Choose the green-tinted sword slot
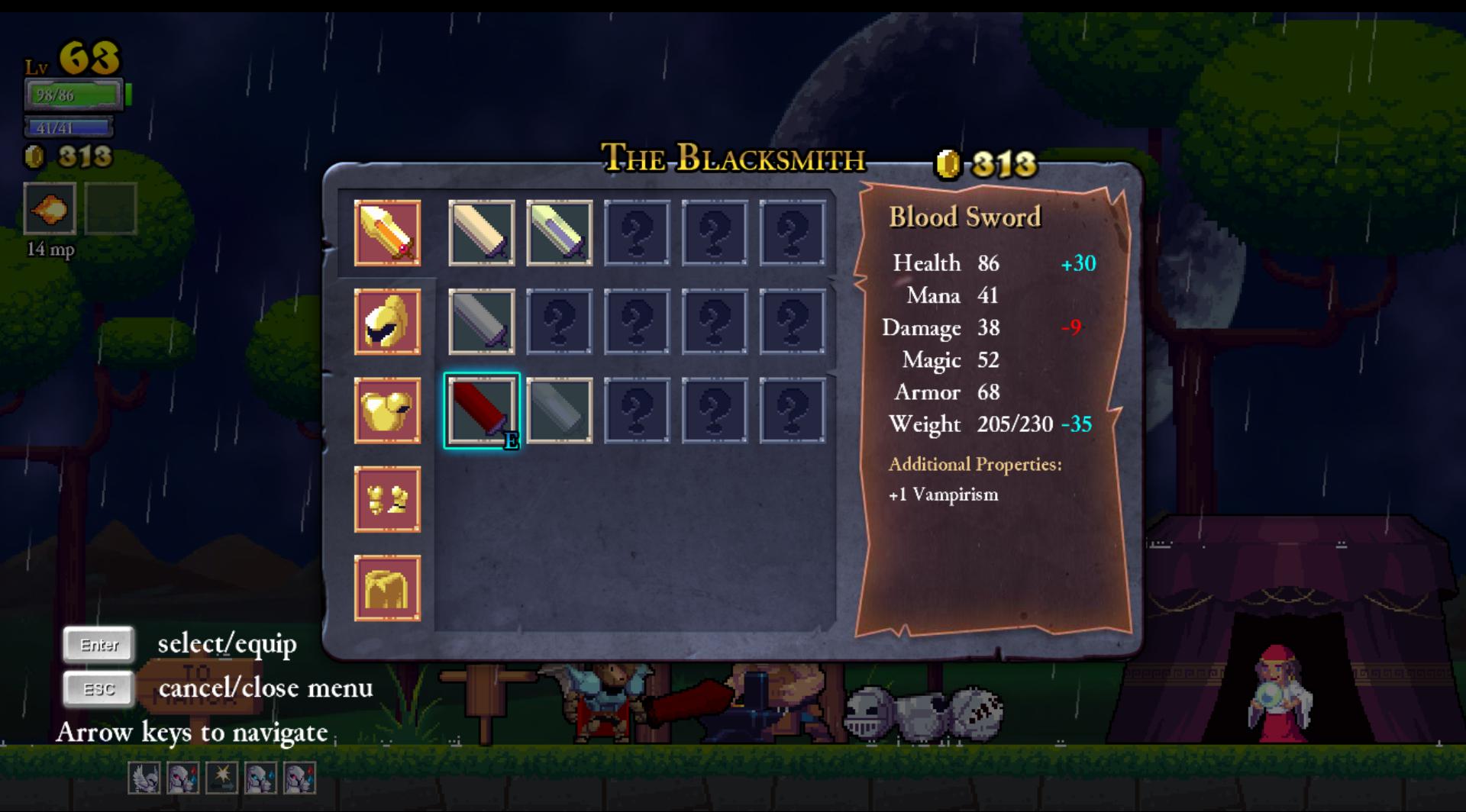The height and width of the screenshot is (812, 1466). coord(559,233)
